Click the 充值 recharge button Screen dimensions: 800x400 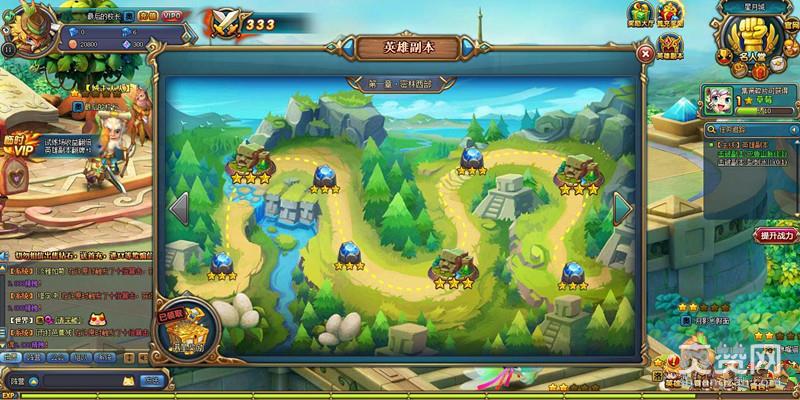(147, 17)
